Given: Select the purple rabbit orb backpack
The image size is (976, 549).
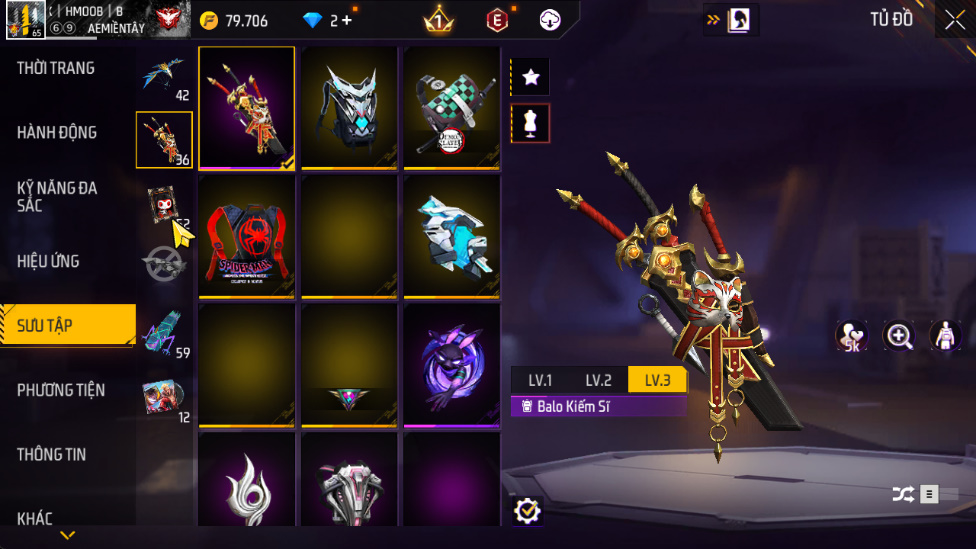Looking at the screenshot, I should click(x=452, y=365).
